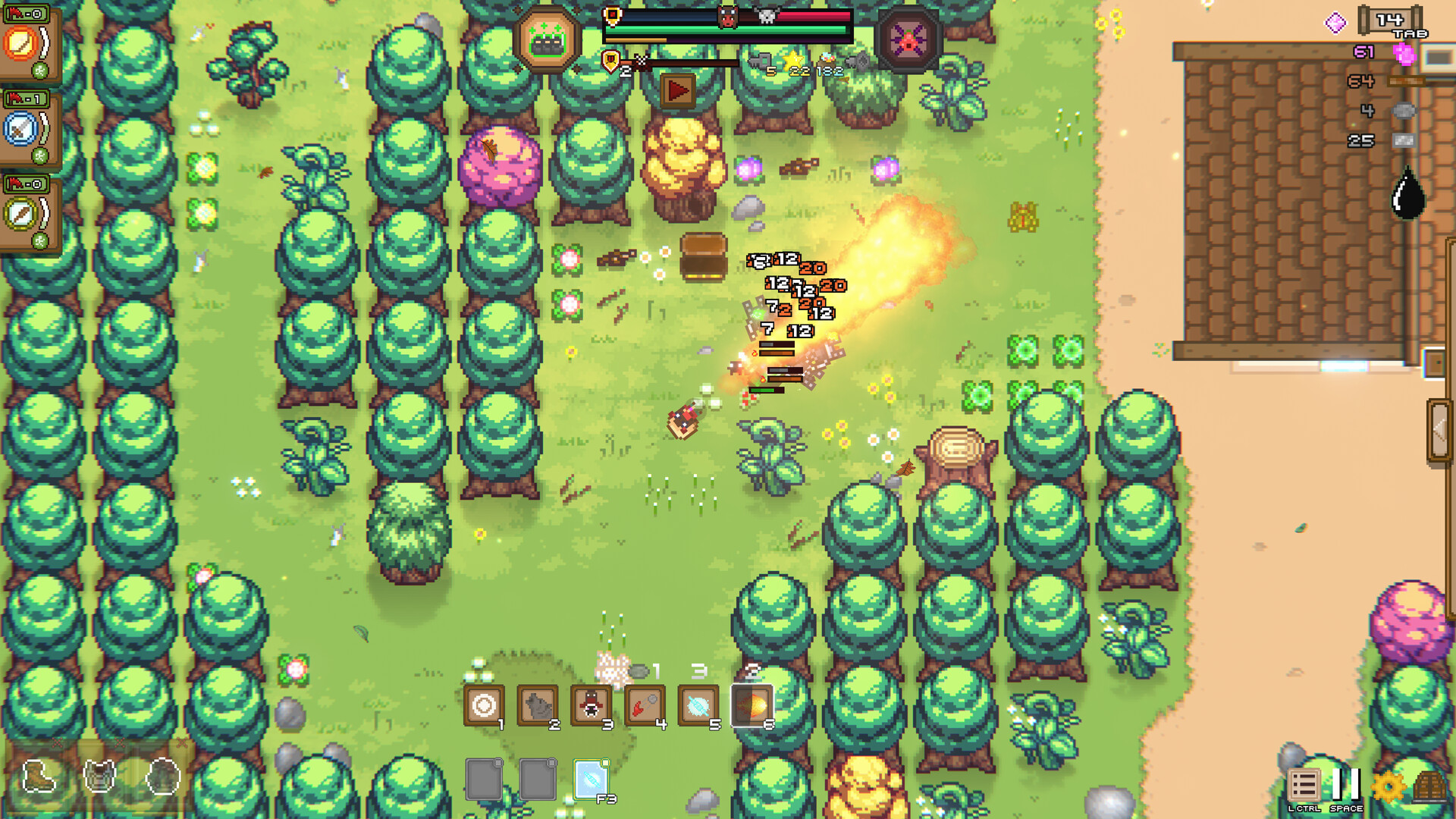Open the storage chest icon bottom-right
This screenshot has height=819, width=1456.
click(x=1431, y=785)
